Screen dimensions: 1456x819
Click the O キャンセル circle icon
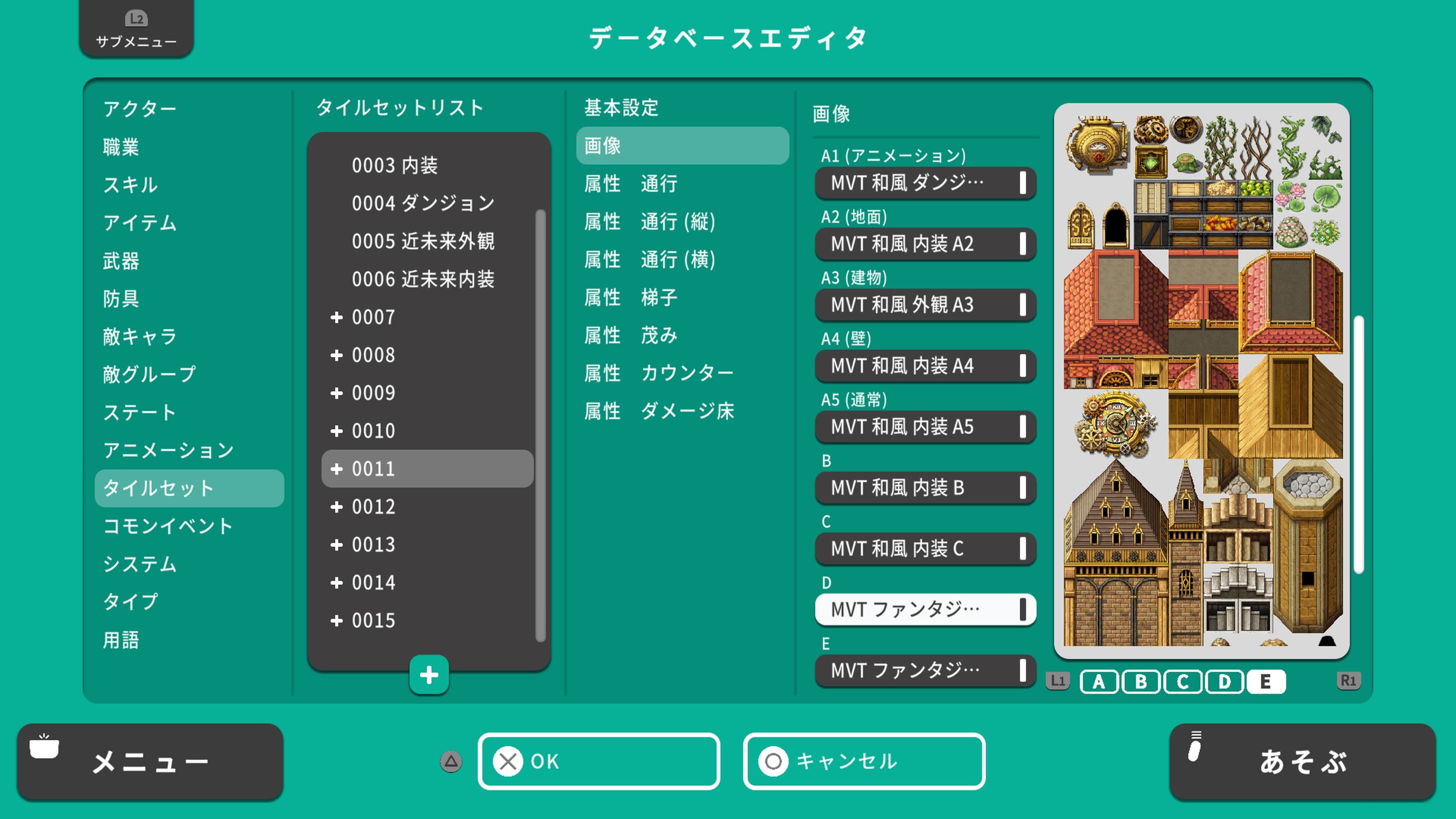click(x=773, y=761)
